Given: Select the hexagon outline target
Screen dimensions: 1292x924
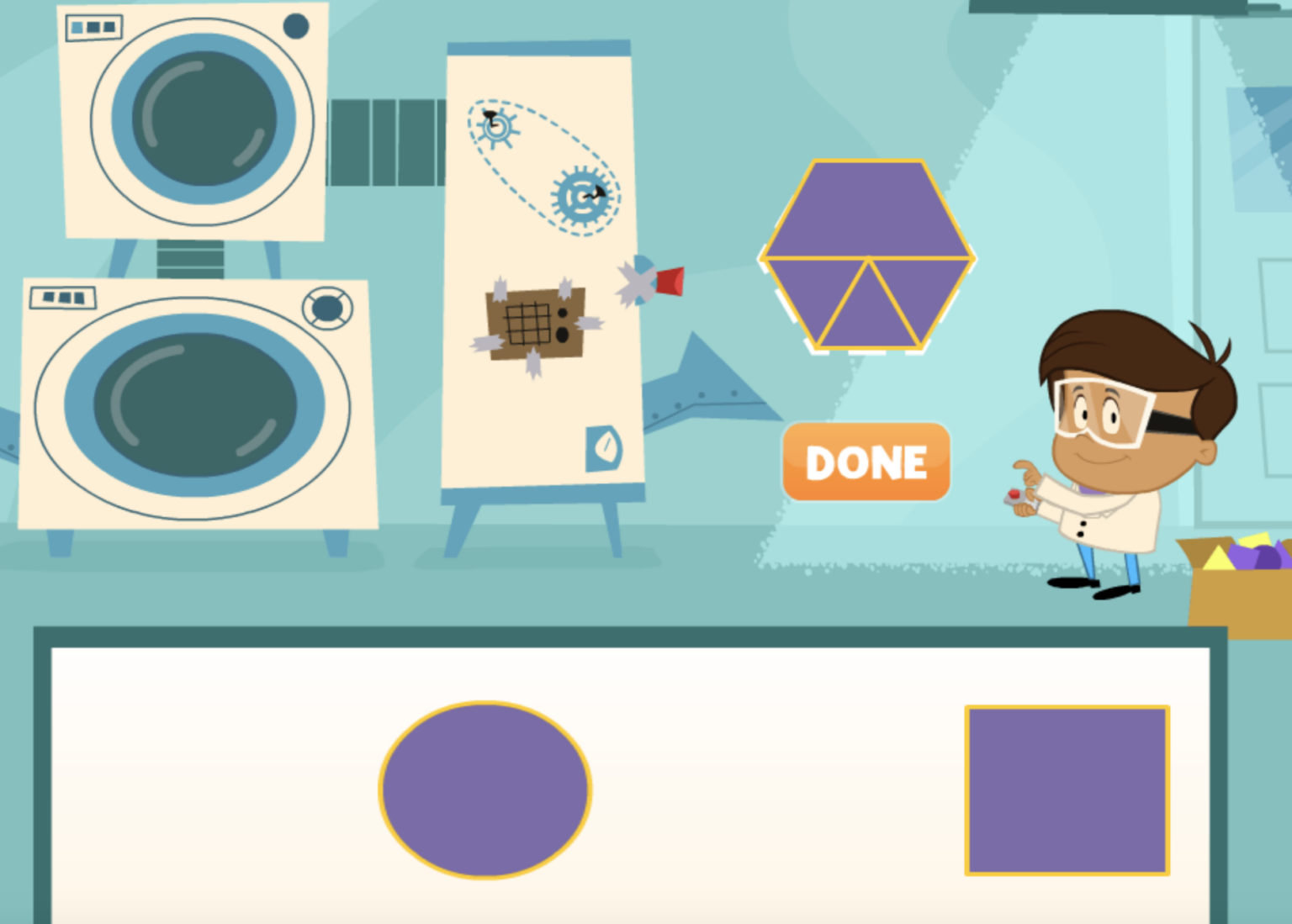Looking at the screenshot, I should click(x=868, y=210).
